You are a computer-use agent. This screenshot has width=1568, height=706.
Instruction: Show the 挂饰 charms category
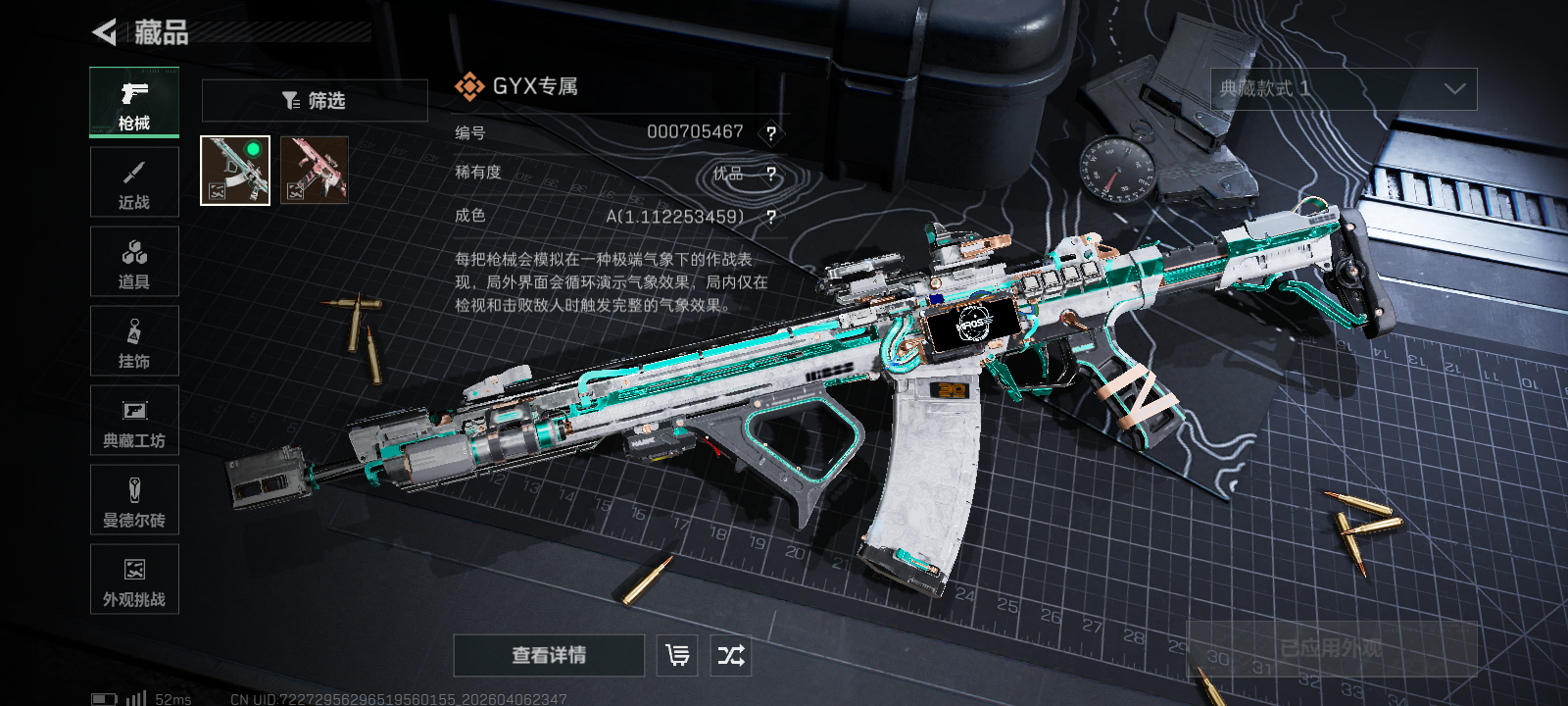pos(134,341)
